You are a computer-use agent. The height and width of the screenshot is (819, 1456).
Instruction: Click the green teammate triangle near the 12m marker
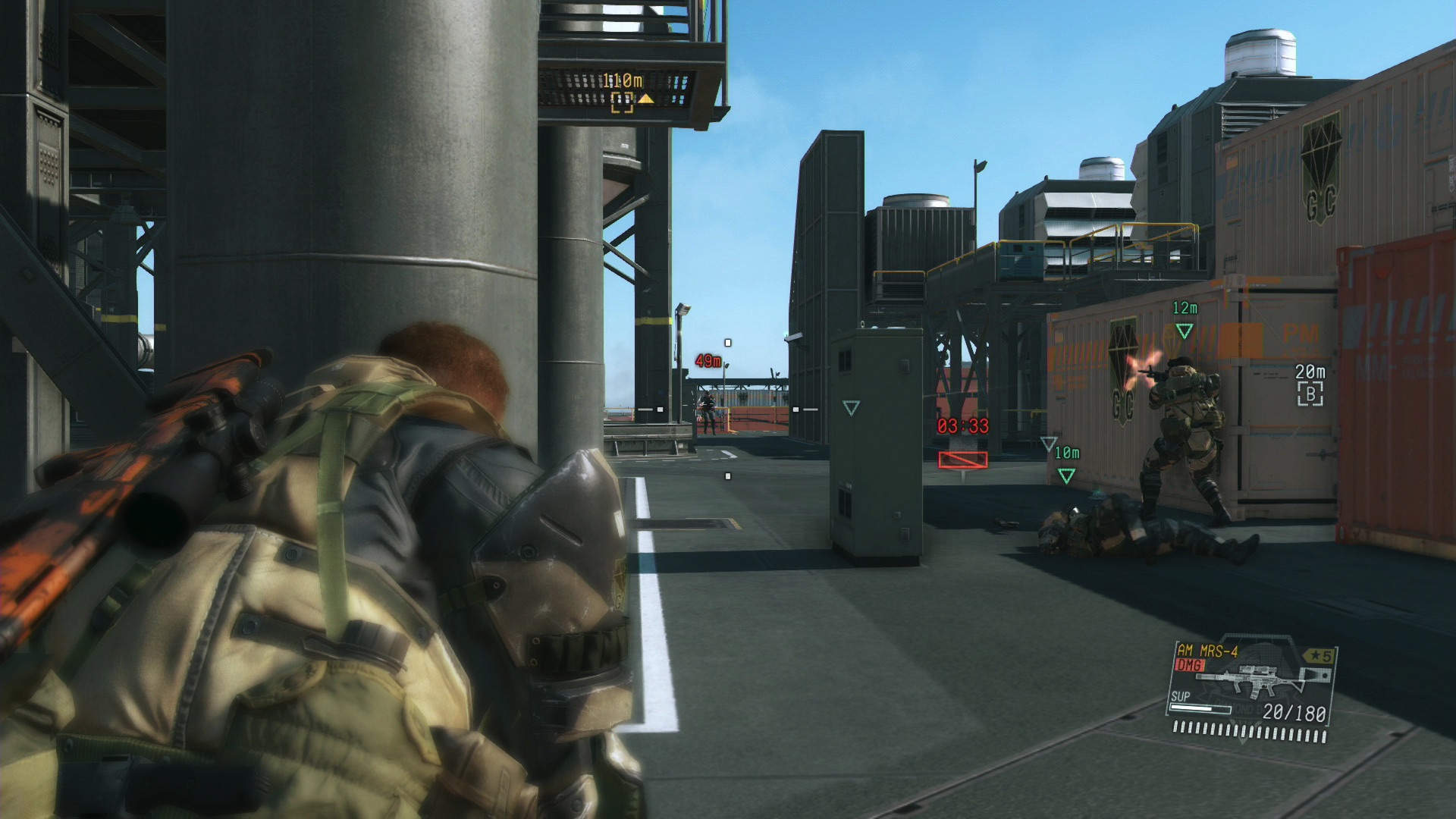coord(1185,329)
